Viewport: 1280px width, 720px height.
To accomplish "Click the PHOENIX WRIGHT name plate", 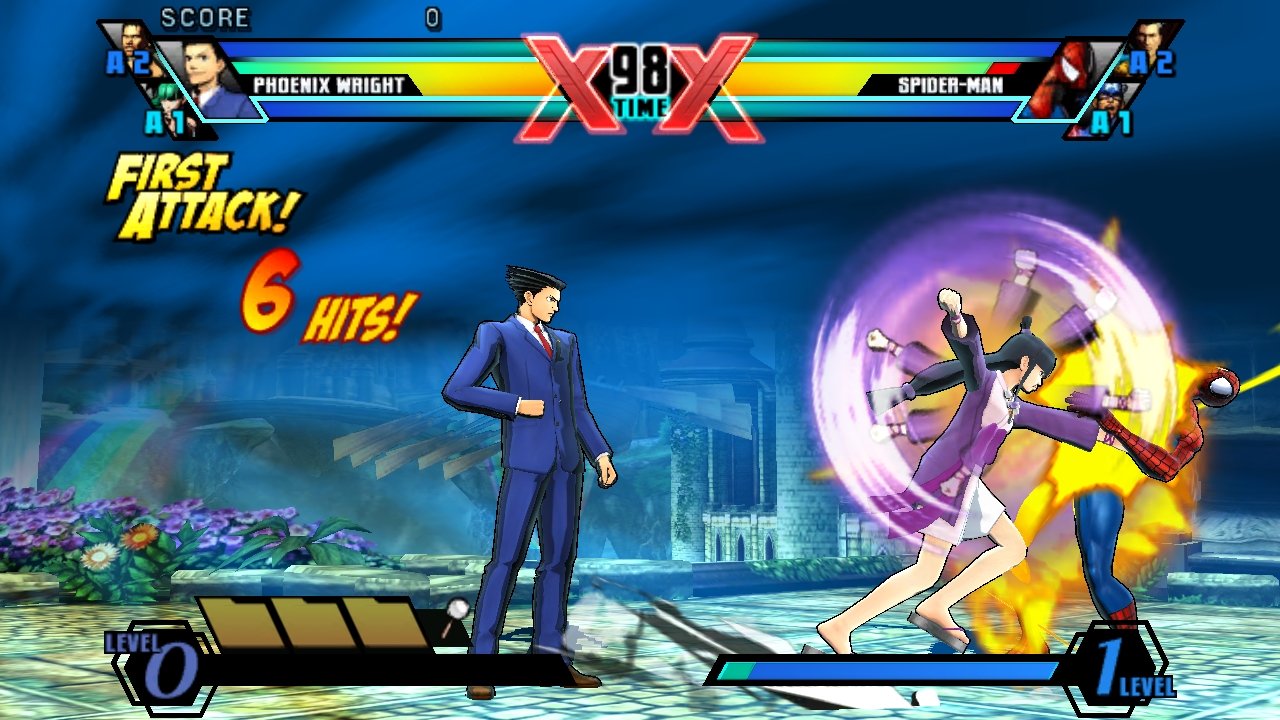I will (x=330, y=84).
